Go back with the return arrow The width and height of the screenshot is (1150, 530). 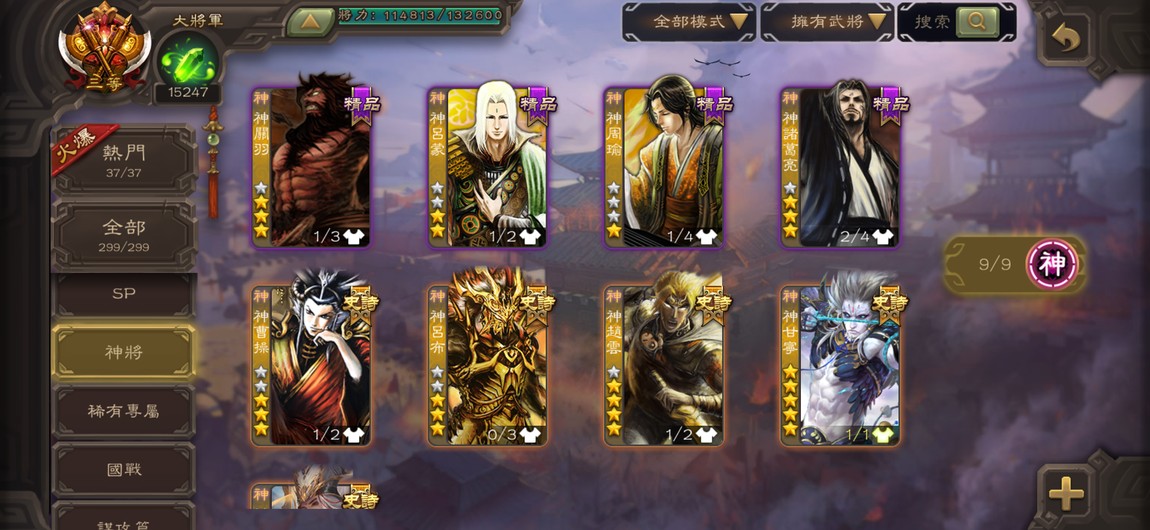click(1066, 39)
